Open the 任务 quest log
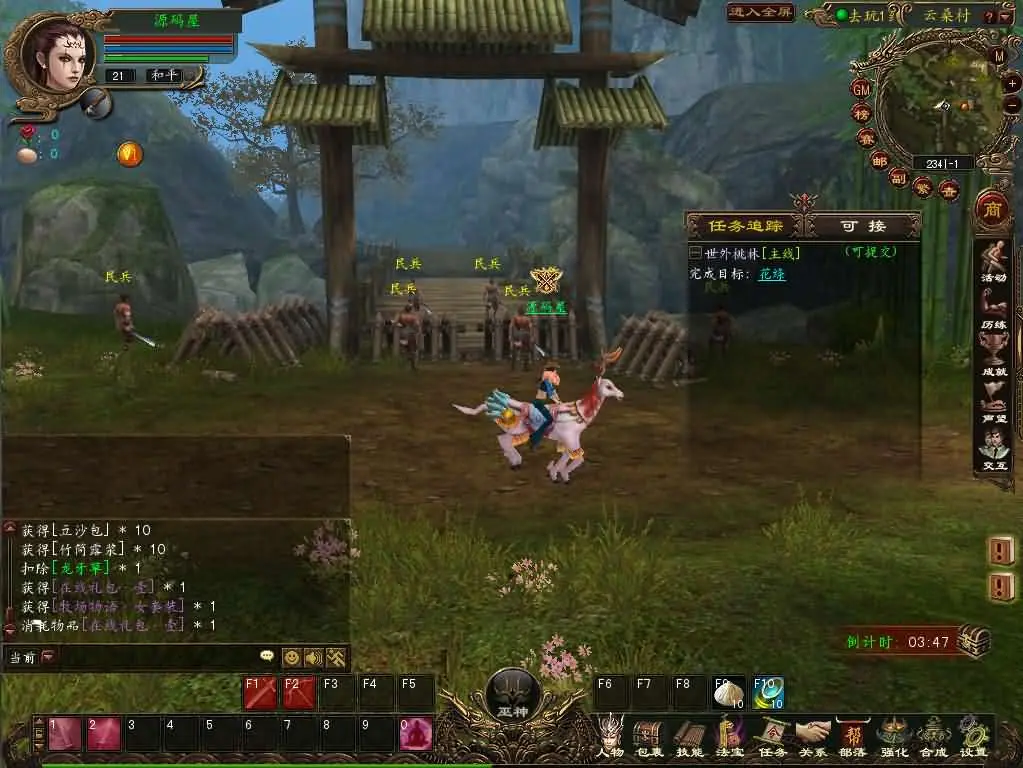 point(772,735)
